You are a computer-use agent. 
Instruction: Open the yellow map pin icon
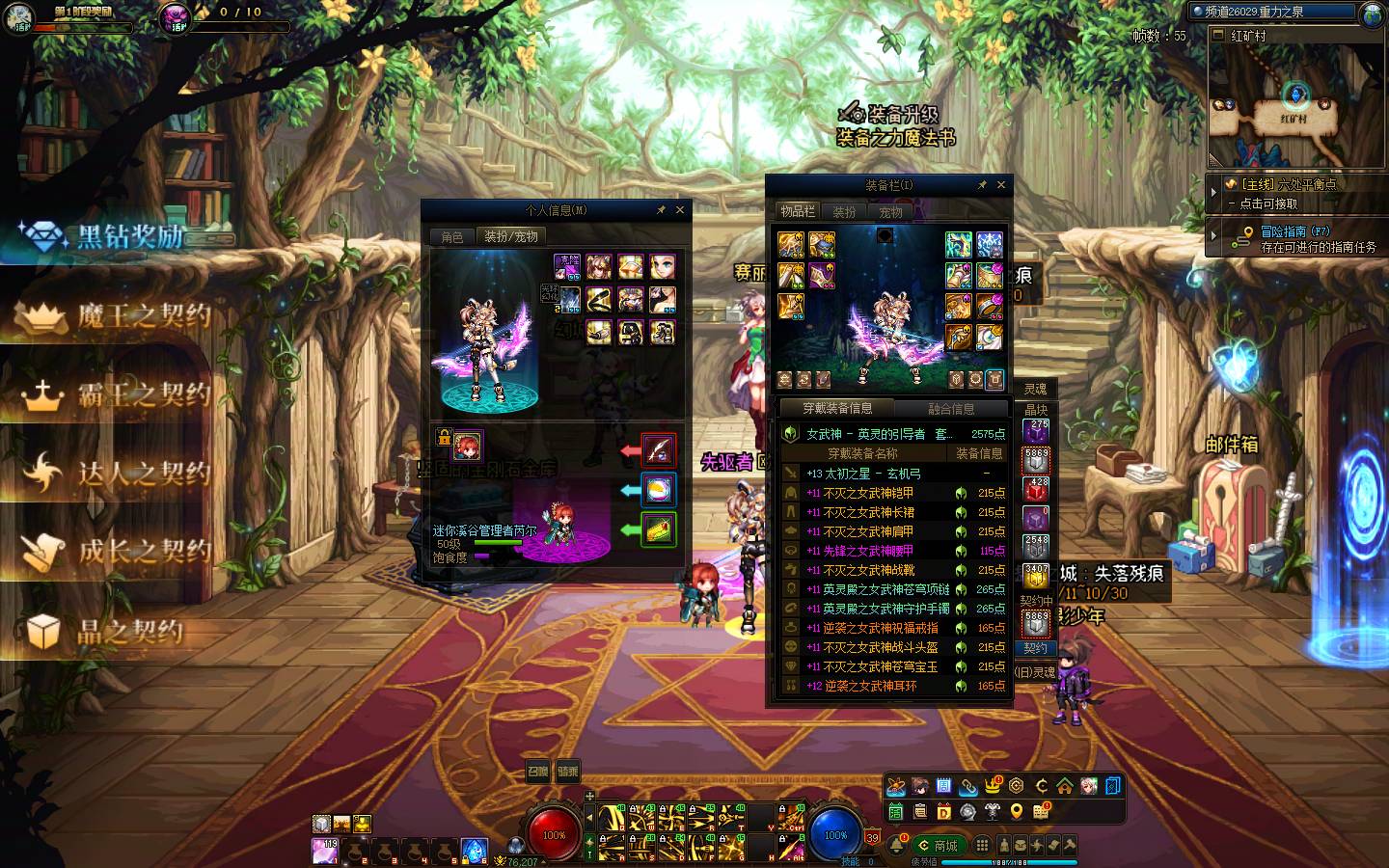coord(1016,812)
